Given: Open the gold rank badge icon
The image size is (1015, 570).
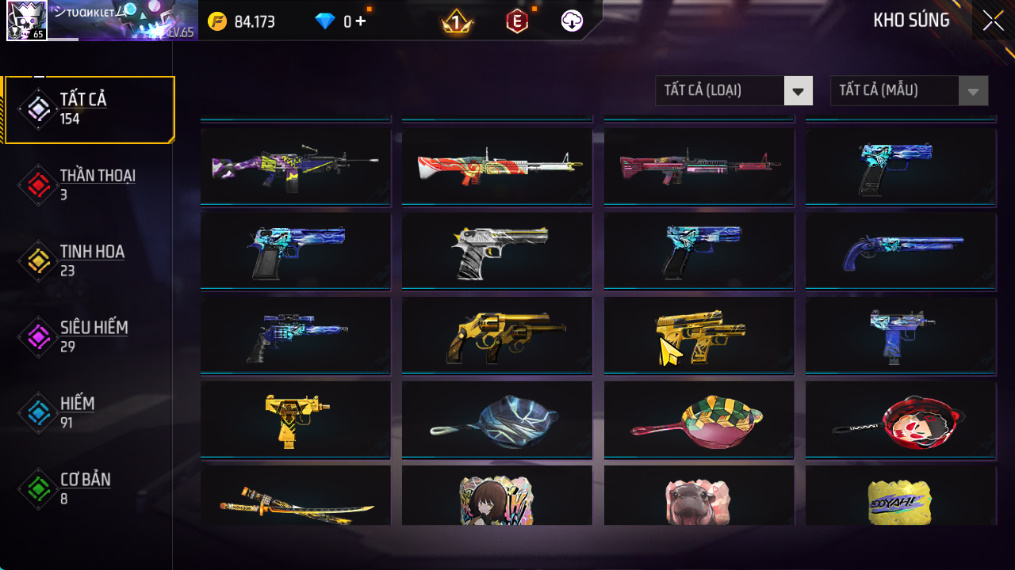Looking at the screenshot, I should pos(457,21).
